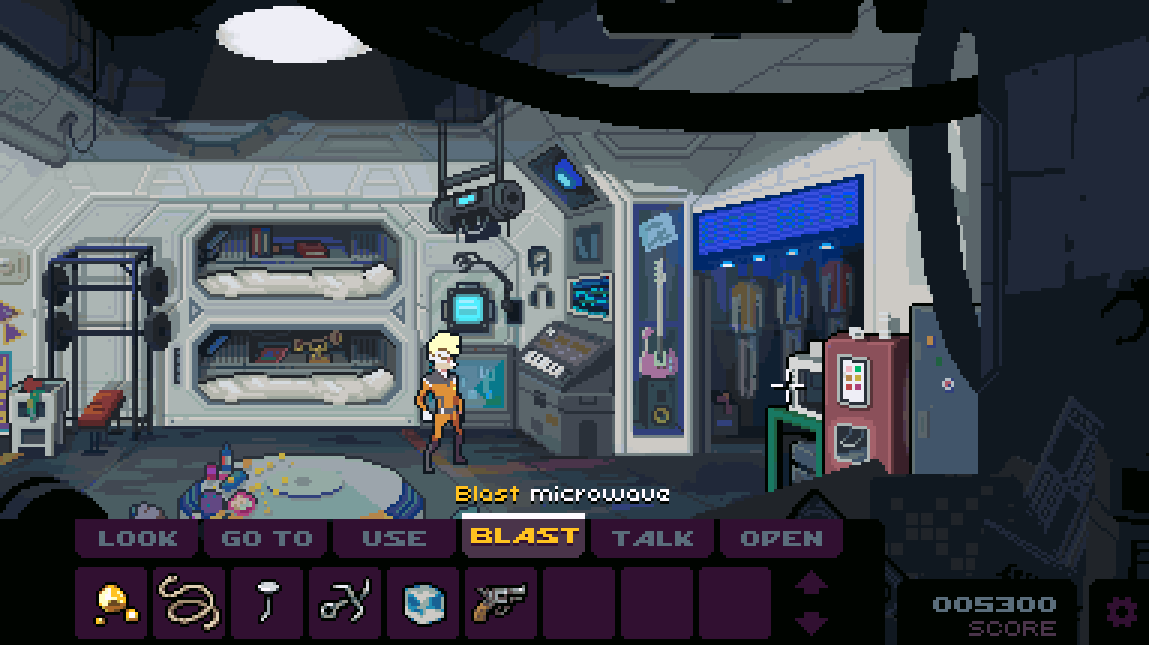Pick the OPEN verb
1149x645 pixels.
[782, 538]
